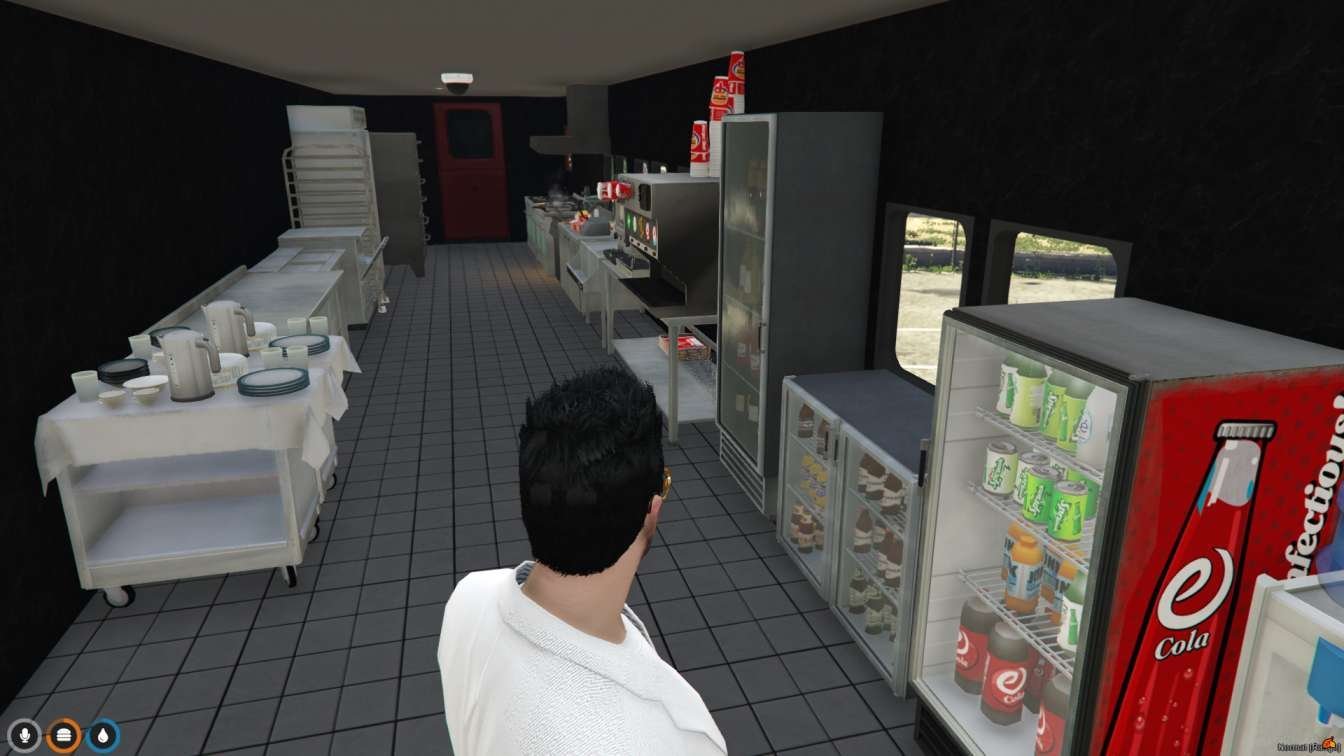This screenshot has height=756, width=1344.
Task: Click the water drop thirst icon
Action: [x=102, y=736]
